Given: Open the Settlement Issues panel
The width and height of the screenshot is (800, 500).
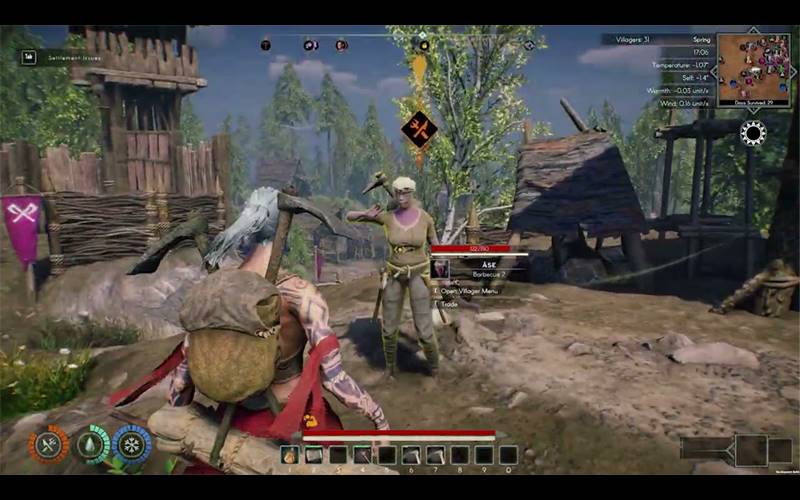Looking at the screenshot, I should point(61,57).
